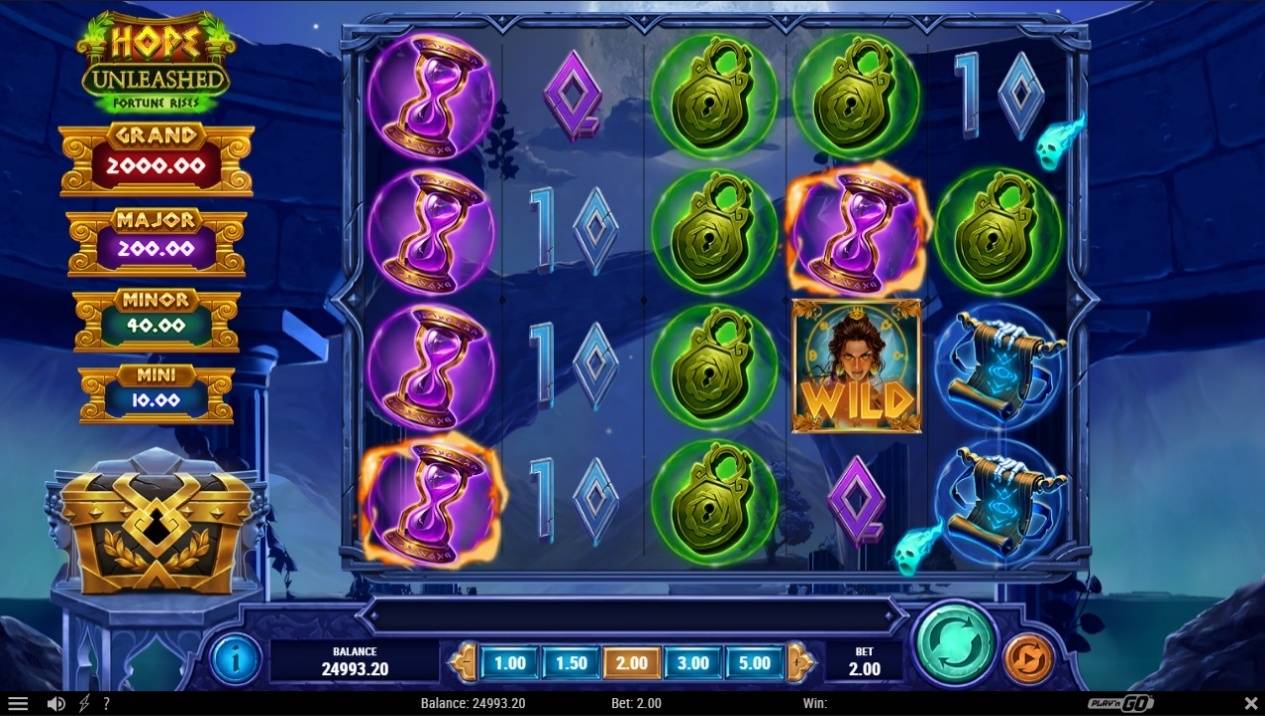1265x716 pixels.
Task: Set the bet to 3.00
Action: 693,662
